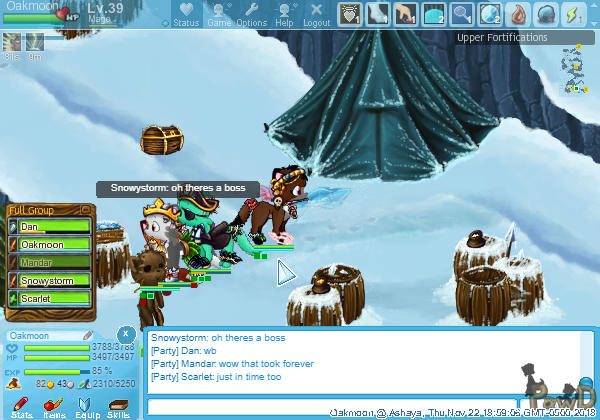This screenshot has width=600, height=420.
Task: Activate the lightning bolt skill
Action: click(x=575, y=13)
